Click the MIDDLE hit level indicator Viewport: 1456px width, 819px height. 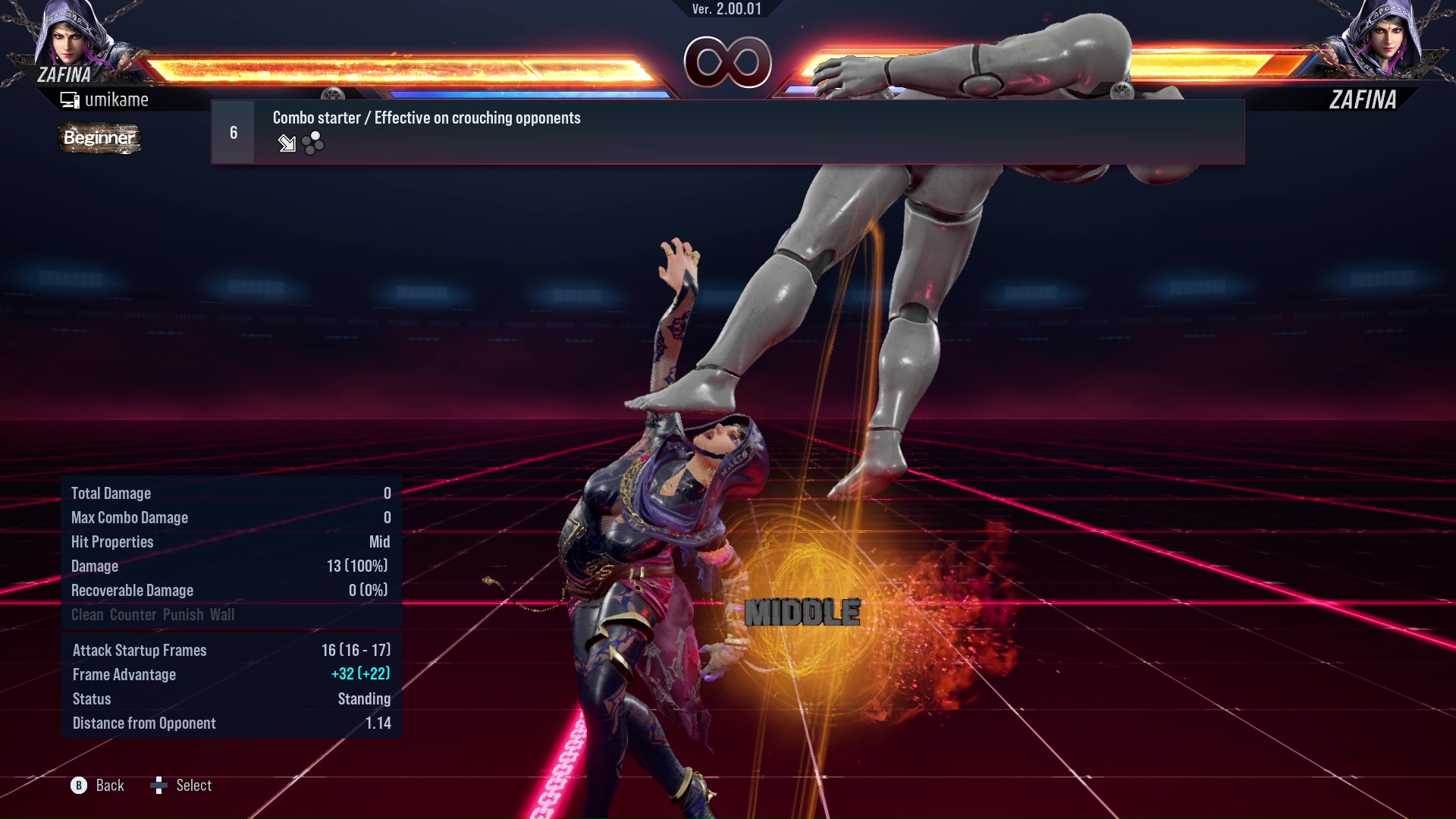[x=802, y=611]
